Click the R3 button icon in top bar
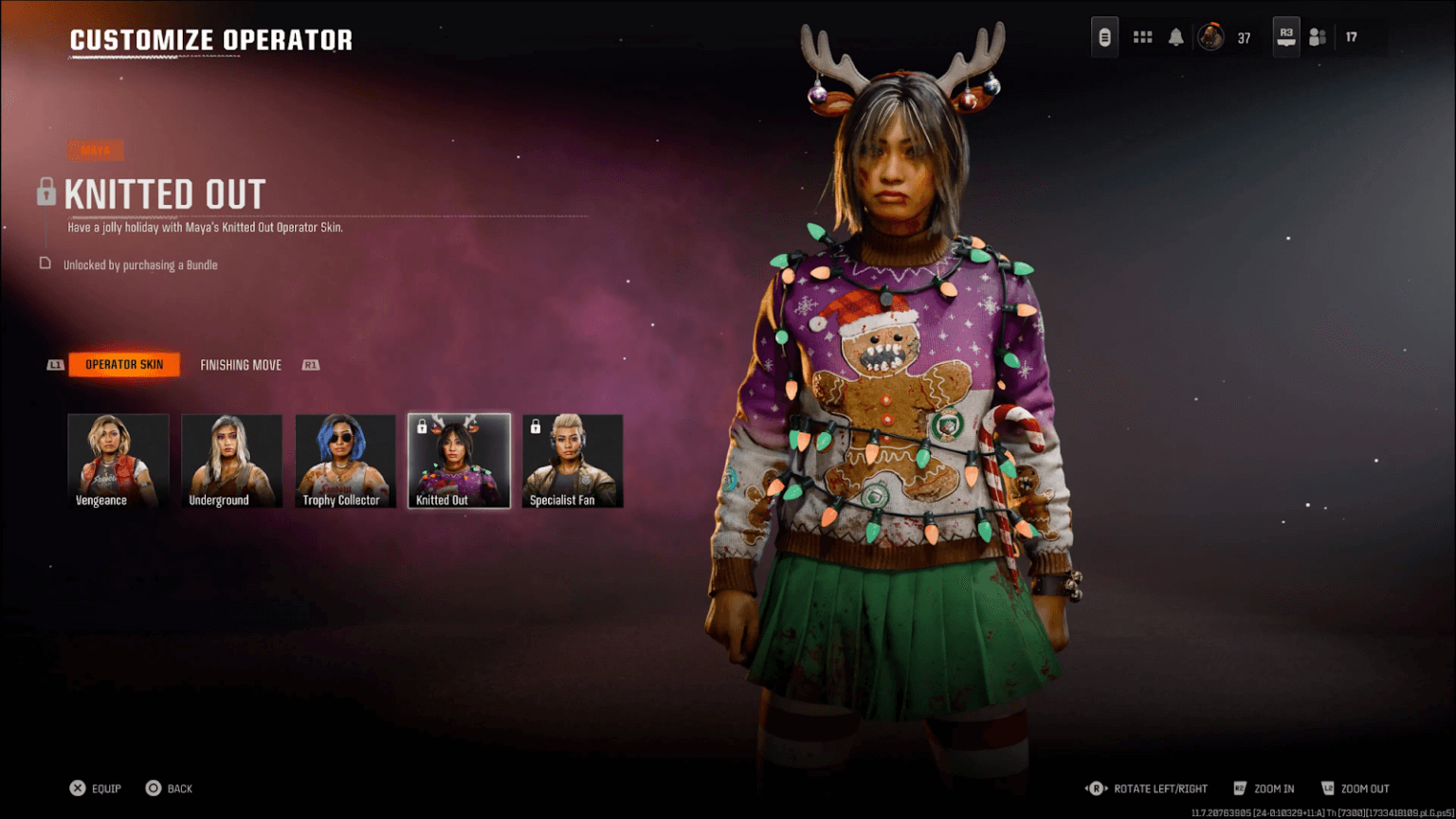Image resolution: width=1456 pixels, height=819 pixels. tap(1285, 36)
